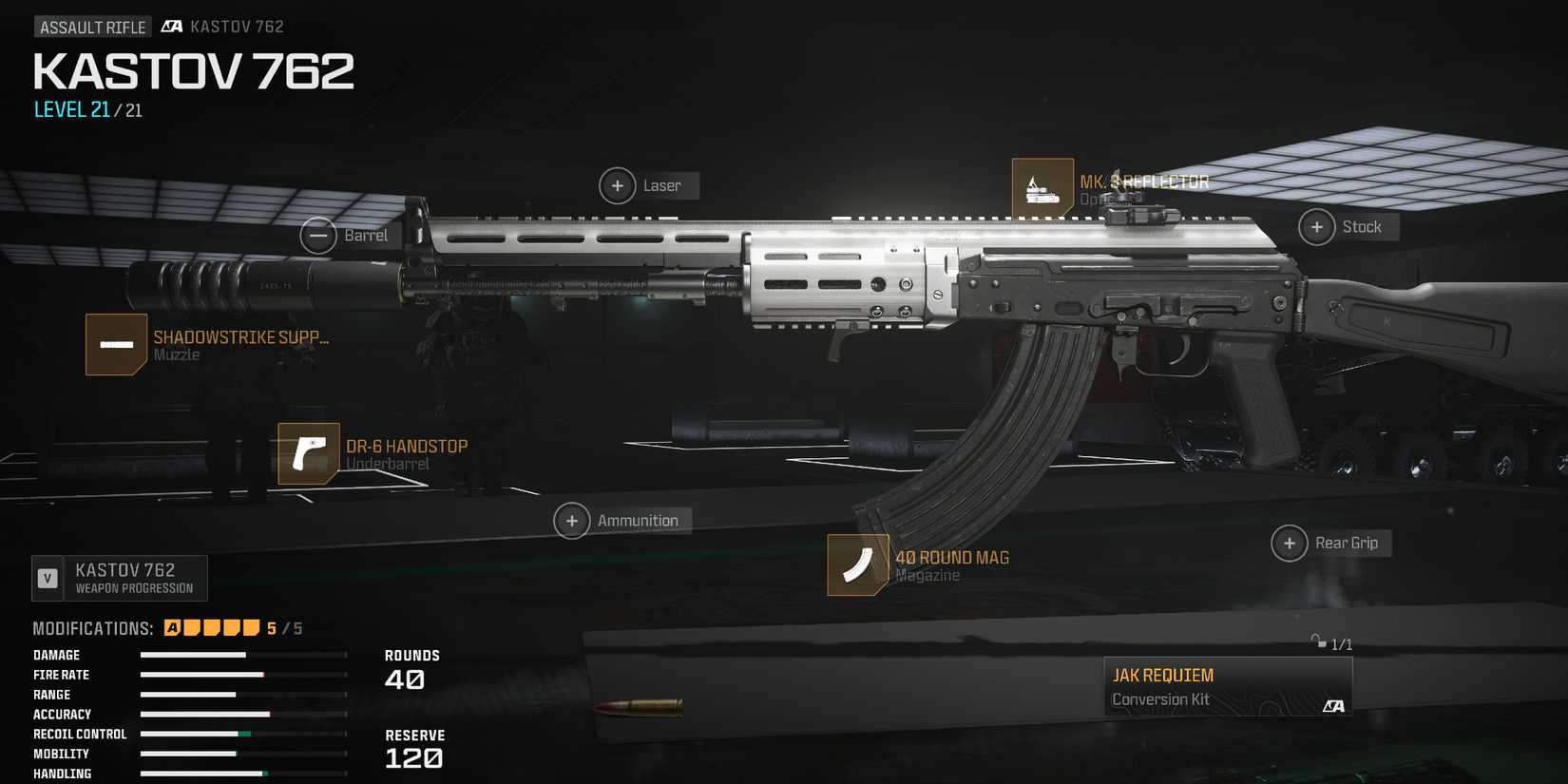1568x784 pixels.
Task: Click the lock icon next to 1/1
Action: (1317, 643)
